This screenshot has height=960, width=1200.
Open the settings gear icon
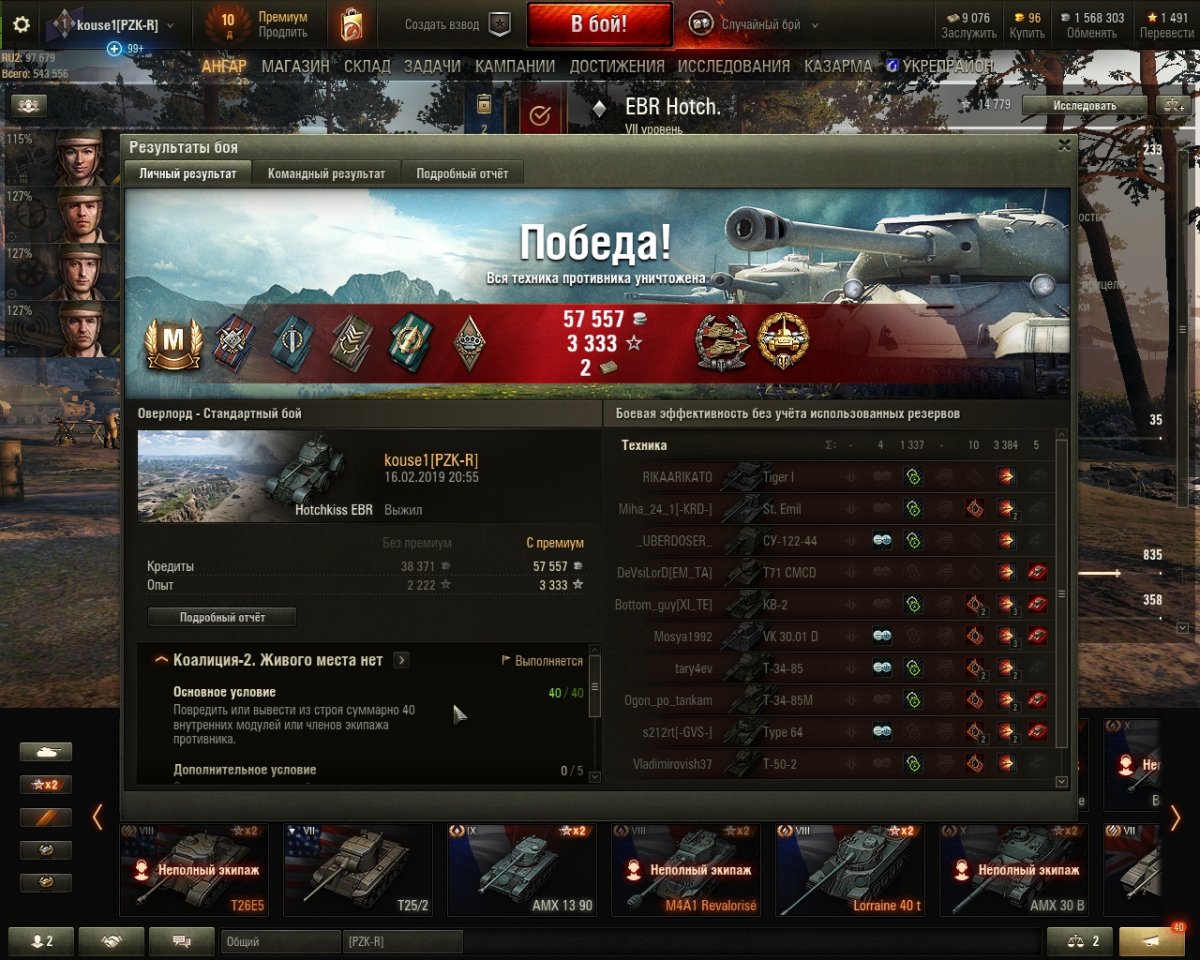[21, 25]
